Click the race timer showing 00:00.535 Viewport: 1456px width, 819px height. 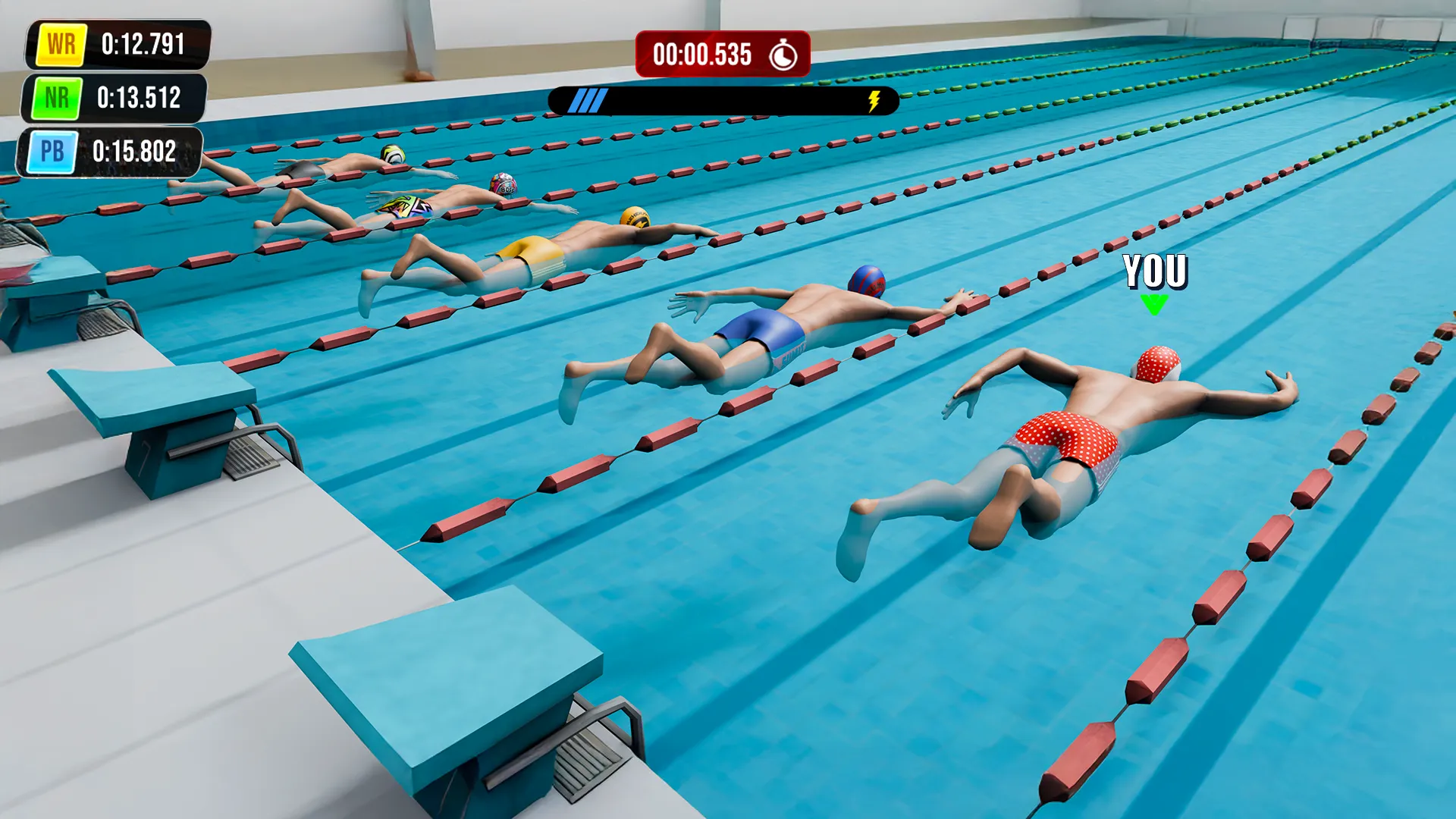[698, 53]
